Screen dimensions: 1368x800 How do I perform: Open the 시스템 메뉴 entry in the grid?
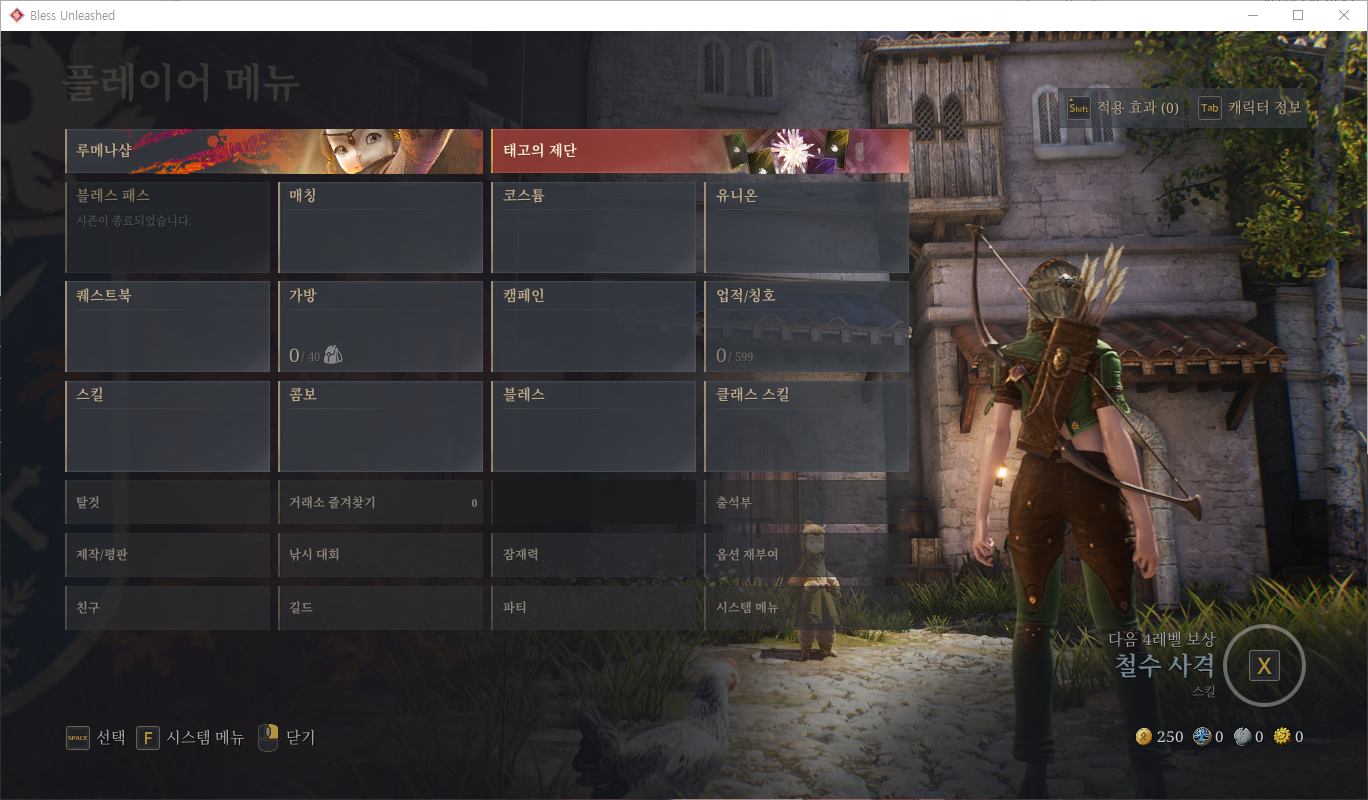[x=807, y=607]
